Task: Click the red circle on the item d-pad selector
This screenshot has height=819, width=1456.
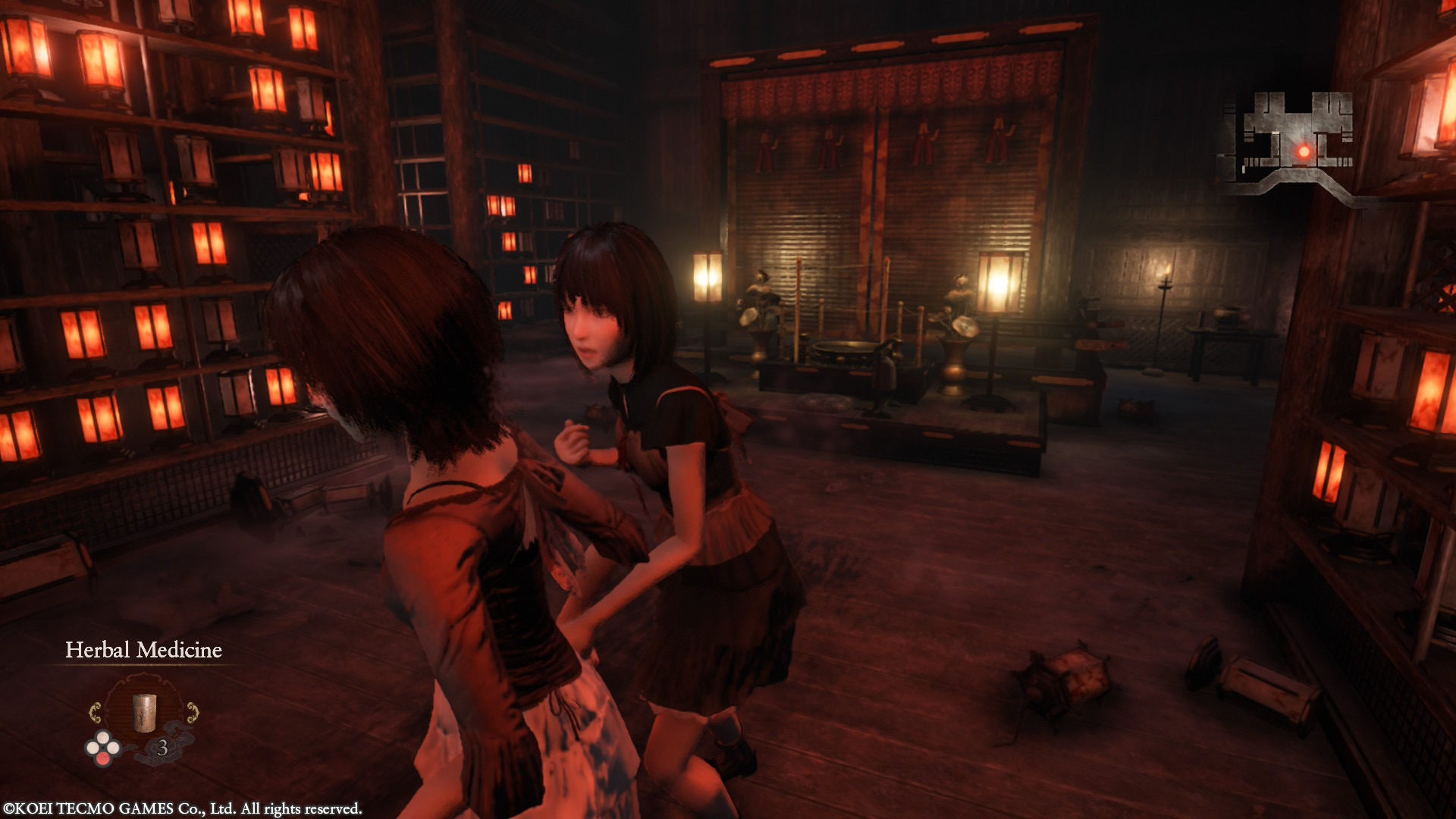Action: (x=102, y=758)
